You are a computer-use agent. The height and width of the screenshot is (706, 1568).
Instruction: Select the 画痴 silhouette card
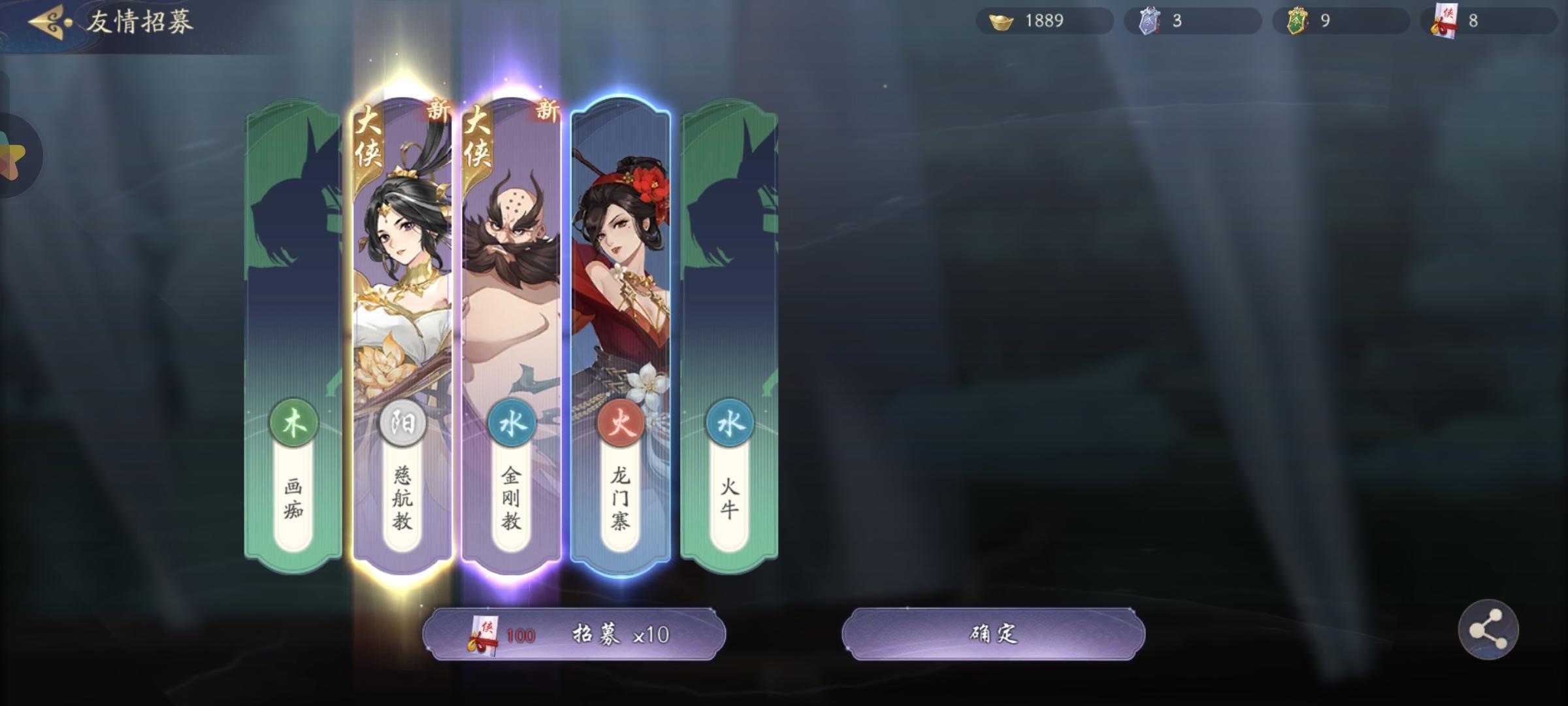294,294
